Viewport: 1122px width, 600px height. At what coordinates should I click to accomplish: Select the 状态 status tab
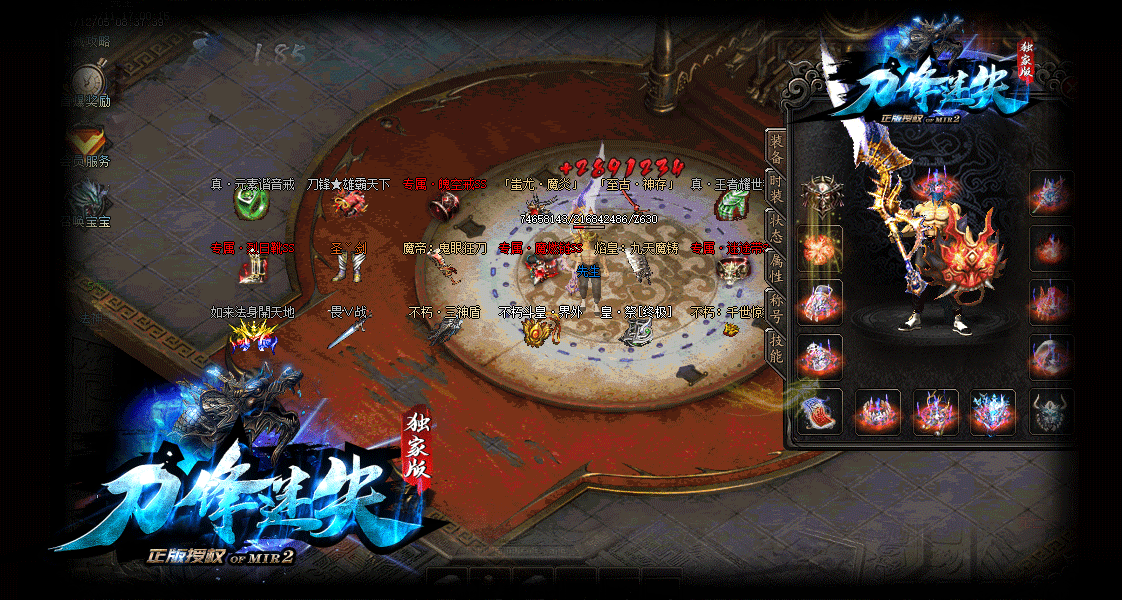[x=776, y=227]
